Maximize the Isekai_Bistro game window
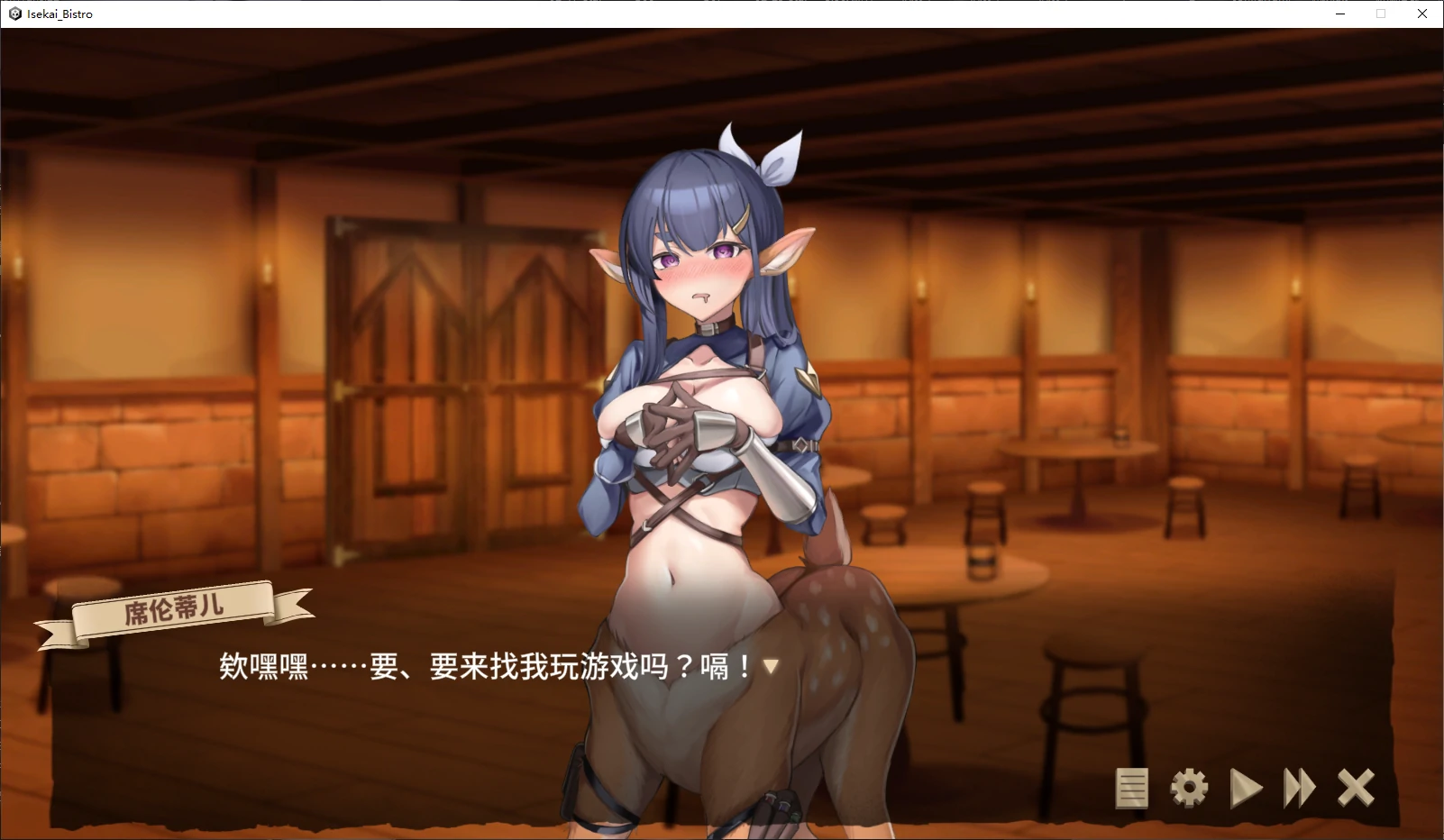This screenshot has width=1444, height=840. (x=1381, y=14)
